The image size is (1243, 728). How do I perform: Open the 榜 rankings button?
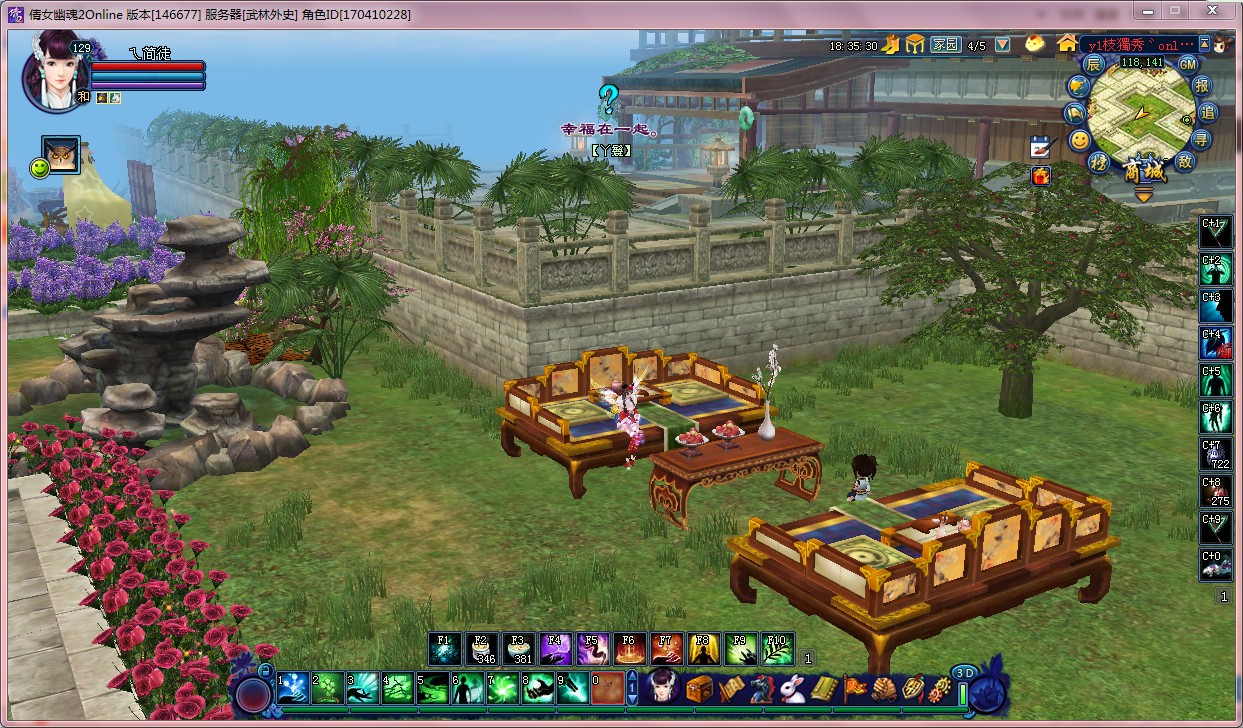pos(1100,162)
